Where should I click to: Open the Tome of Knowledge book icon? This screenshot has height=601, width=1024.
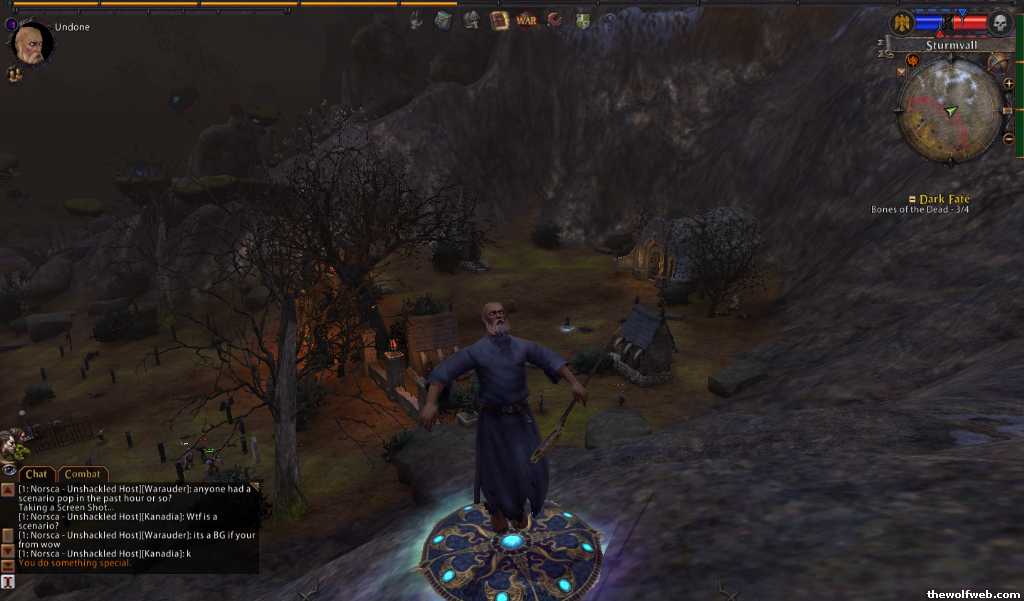[x=499, y=19]
